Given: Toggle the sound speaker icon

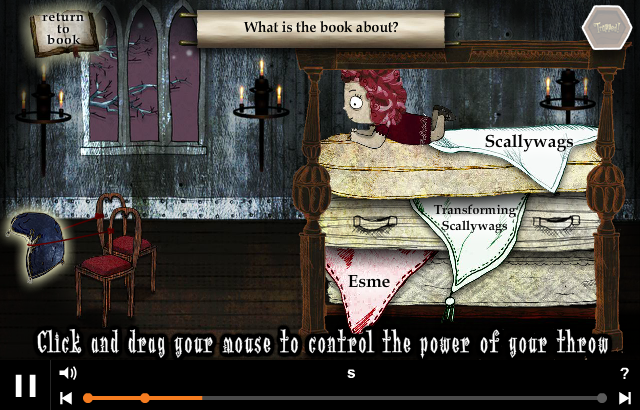Looking at the screenshot, I should (68, 374).
